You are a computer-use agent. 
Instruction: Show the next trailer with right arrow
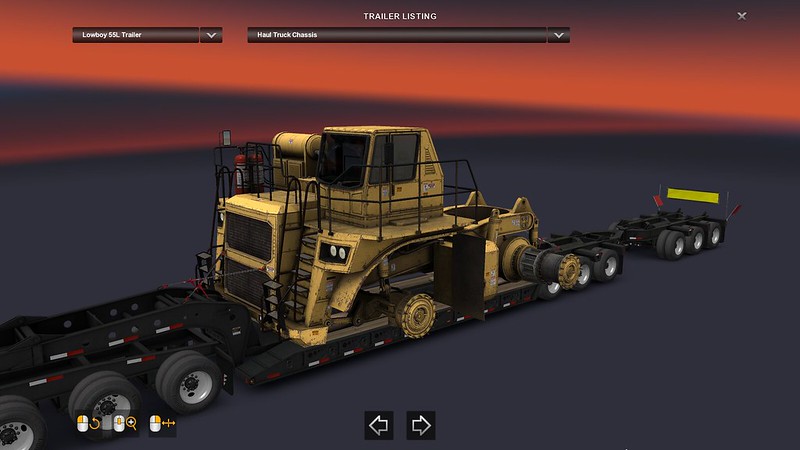click(x=421, y=425)
